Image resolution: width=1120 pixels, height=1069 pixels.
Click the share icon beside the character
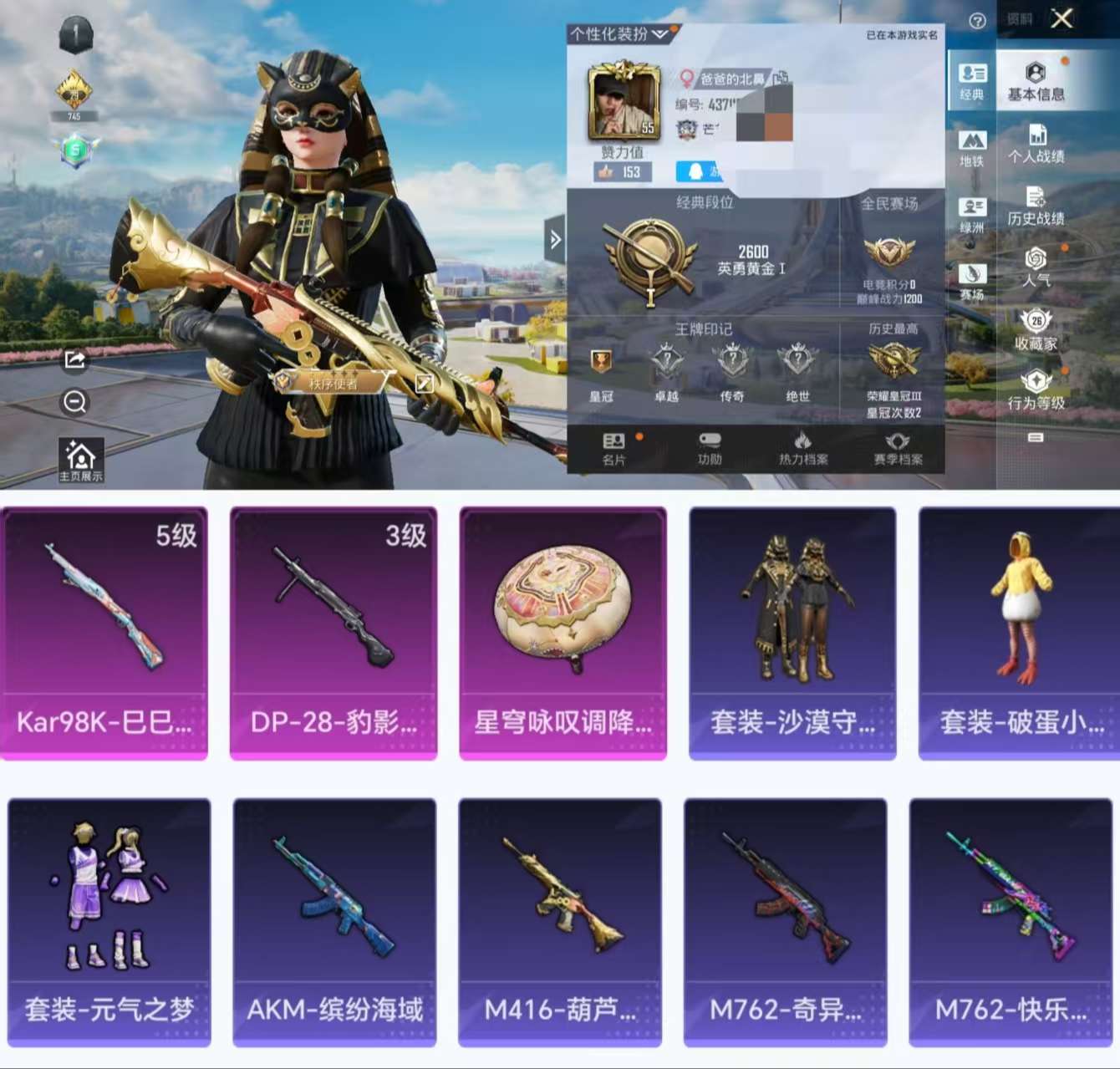(x=76, y=361)
